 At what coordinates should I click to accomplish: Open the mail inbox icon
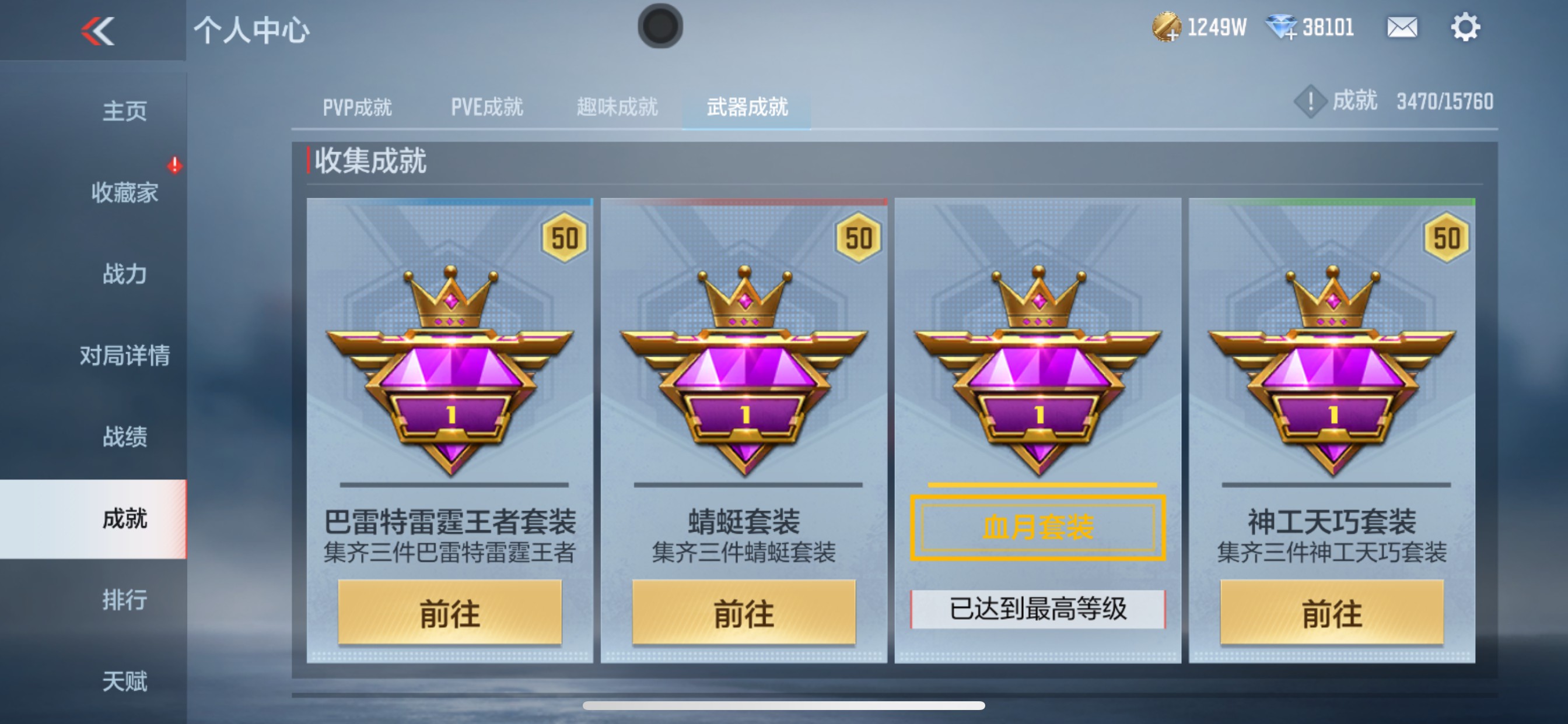pos(1402,27)
